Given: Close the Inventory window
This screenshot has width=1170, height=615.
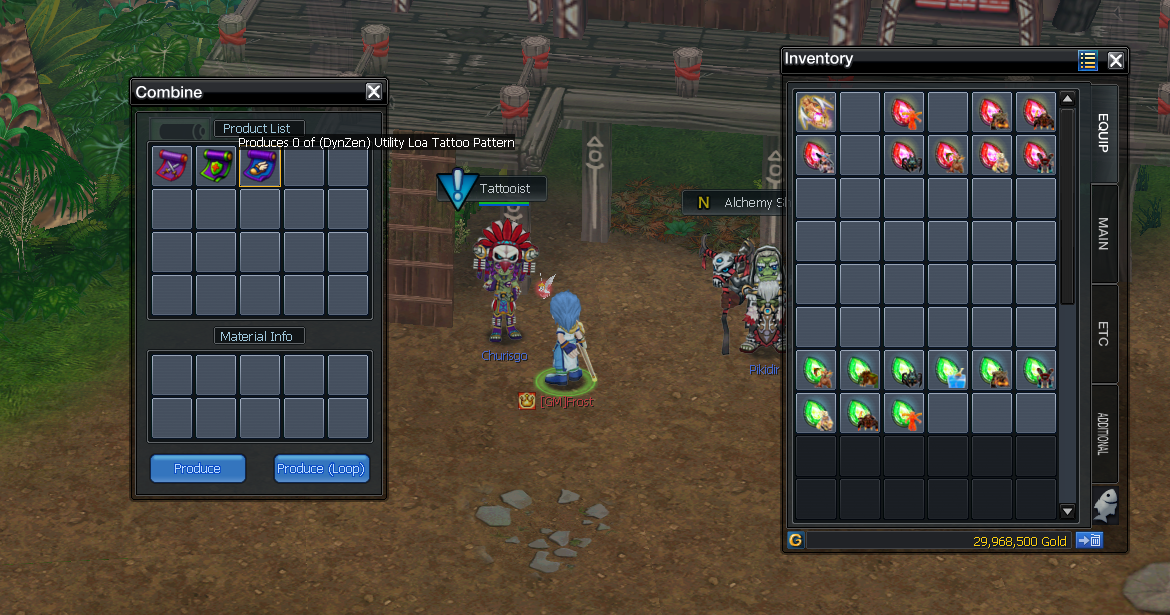Looking at the screenshot, I should point(1116,60).
